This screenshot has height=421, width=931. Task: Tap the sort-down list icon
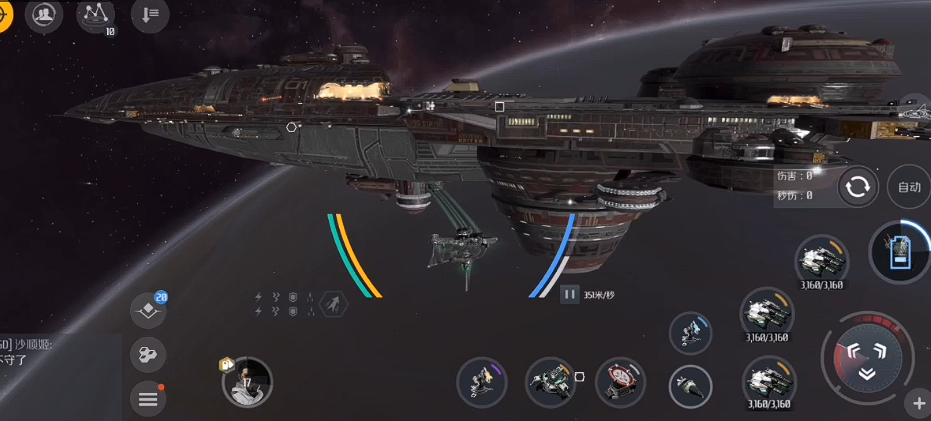click(149, 14)
